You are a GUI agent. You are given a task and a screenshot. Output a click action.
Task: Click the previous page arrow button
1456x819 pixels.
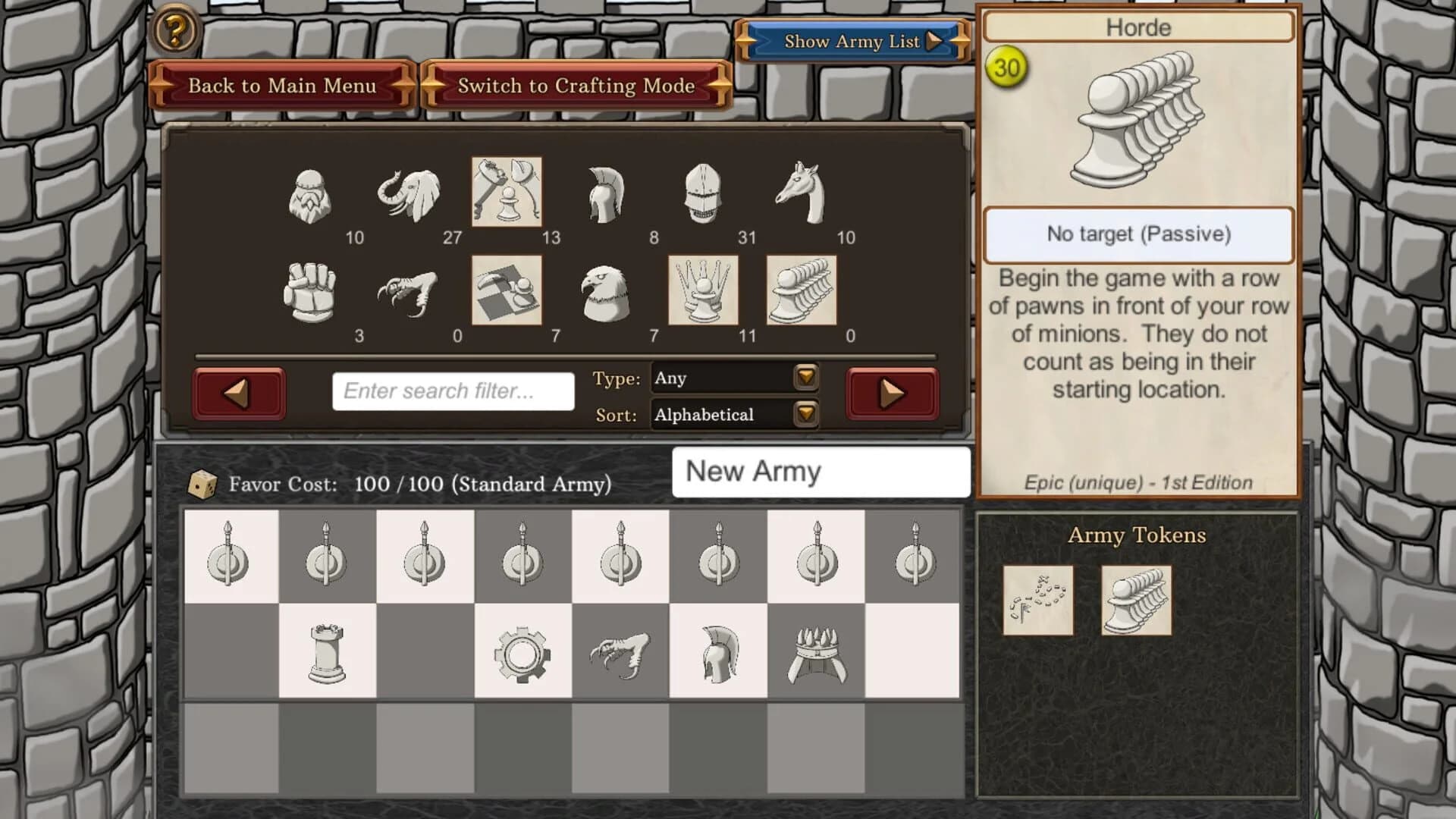[x=238, y=392]
